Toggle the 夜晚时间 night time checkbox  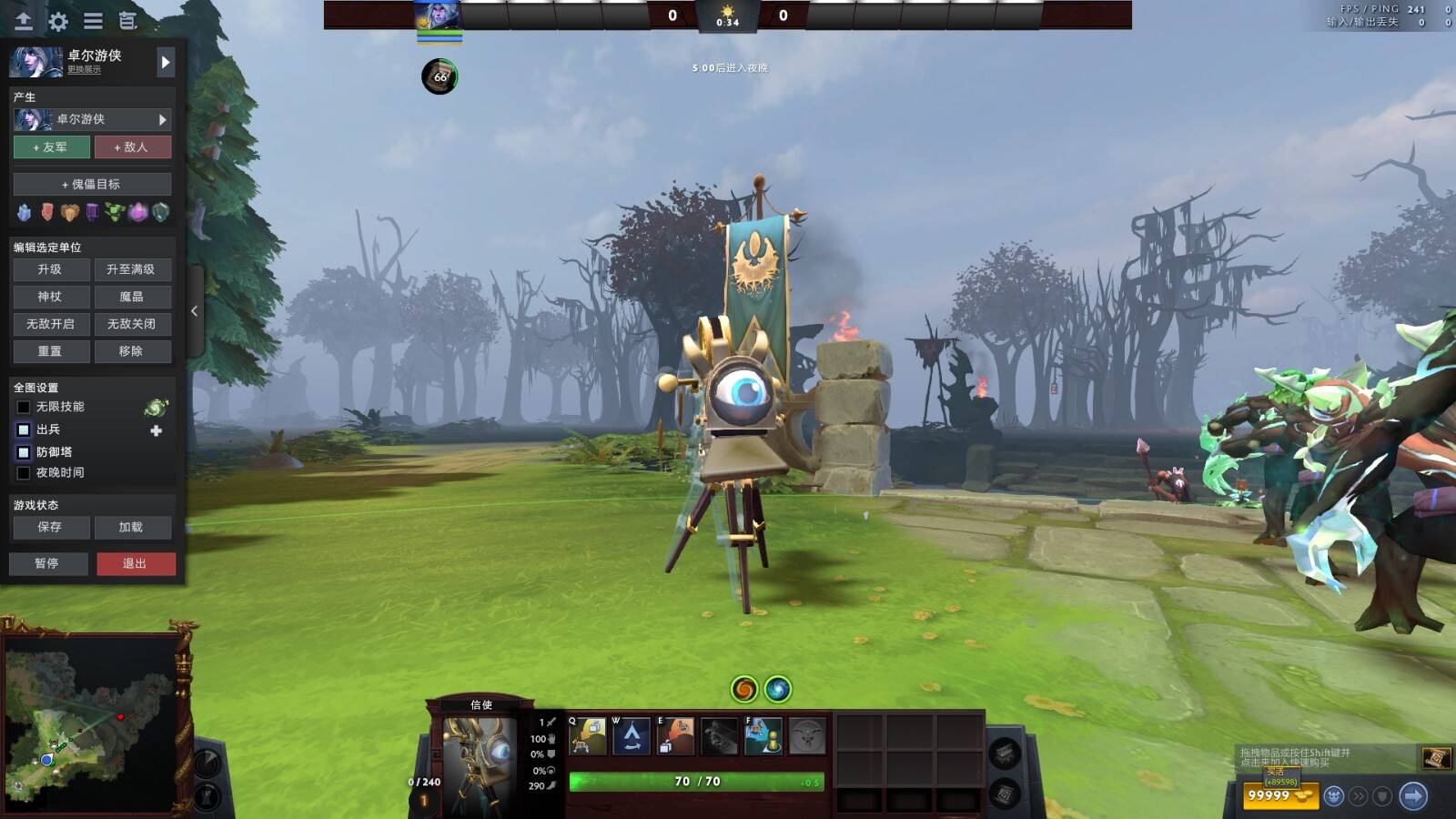pos(24,473)
